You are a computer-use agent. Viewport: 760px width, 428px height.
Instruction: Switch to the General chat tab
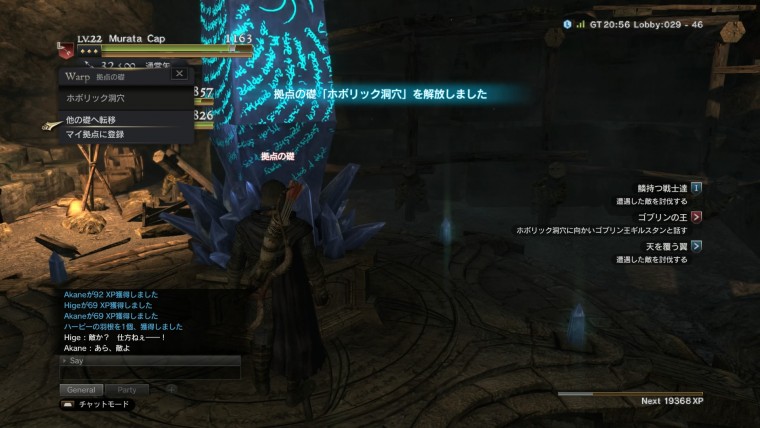(81, 389)
